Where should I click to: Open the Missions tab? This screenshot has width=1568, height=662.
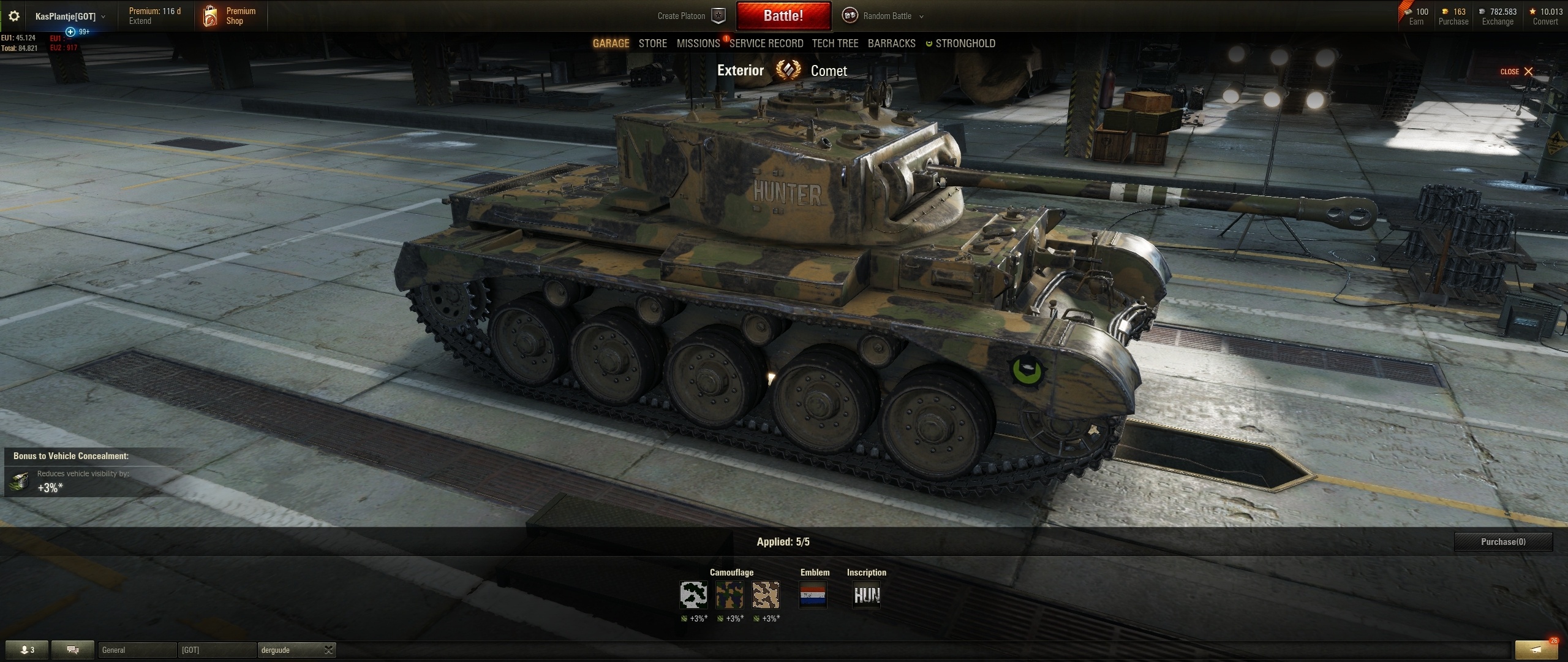698,44
